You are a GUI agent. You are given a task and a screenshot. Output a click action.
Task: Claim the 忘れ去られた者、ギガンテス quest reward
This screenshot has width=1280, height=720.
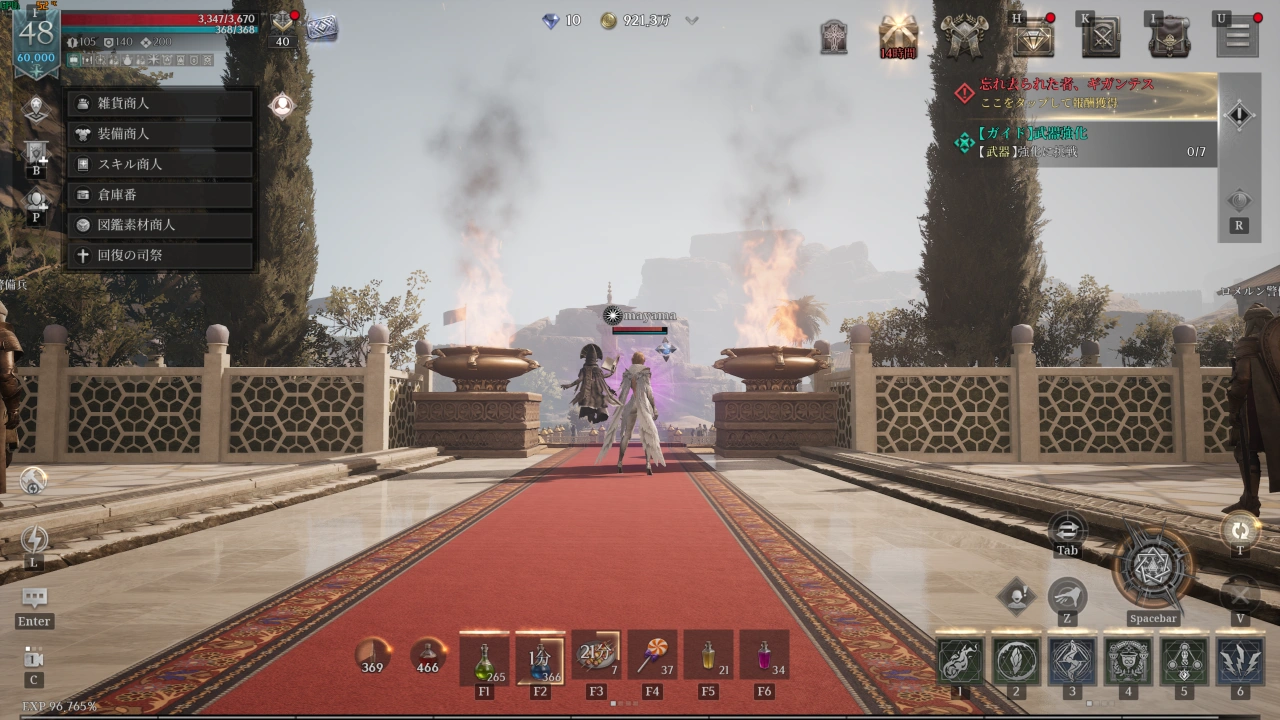(x=1085, y=93)
